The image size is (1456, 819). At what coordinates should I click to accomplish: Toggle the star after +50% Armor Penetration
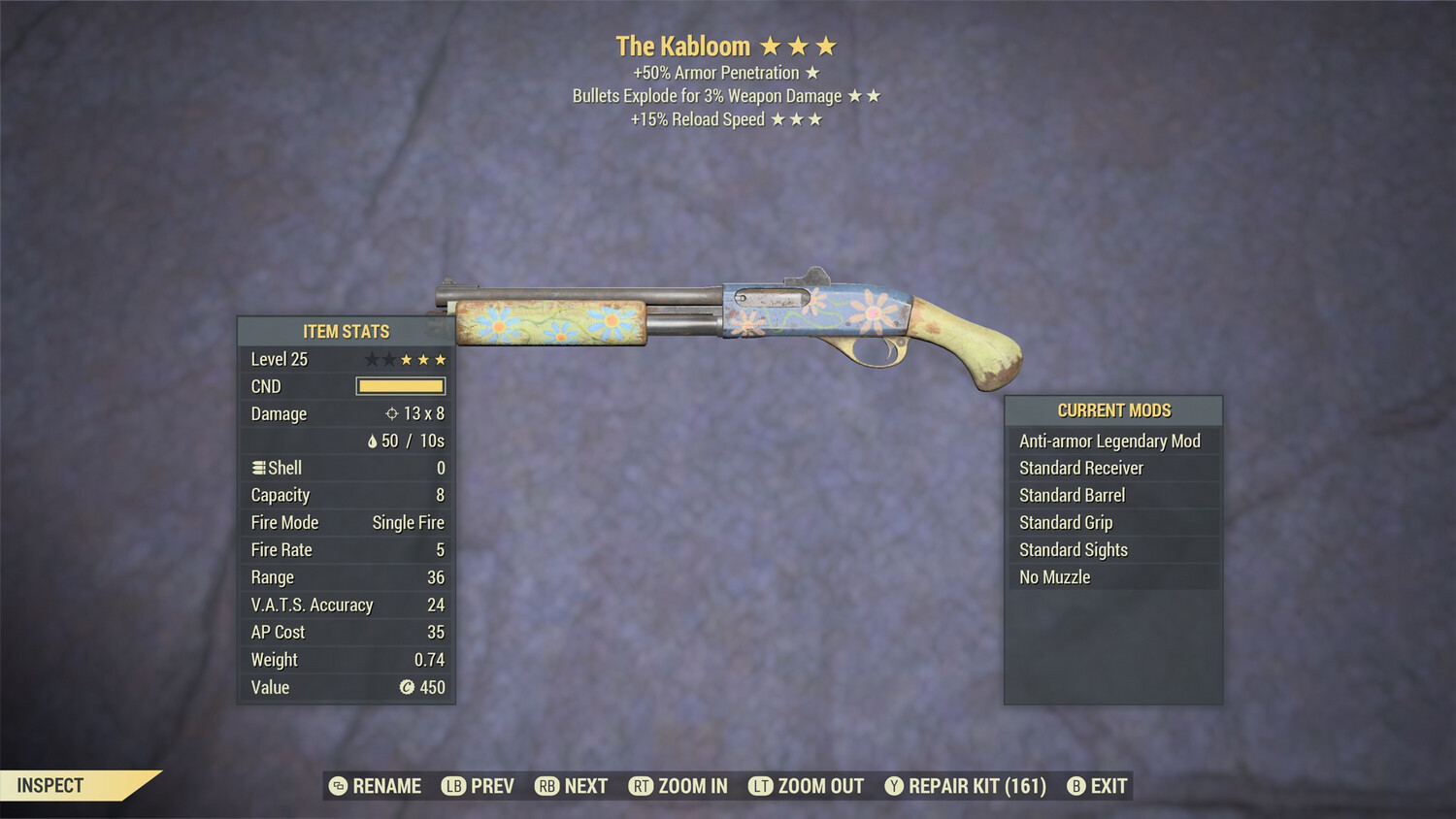click(x=812, y=72)
